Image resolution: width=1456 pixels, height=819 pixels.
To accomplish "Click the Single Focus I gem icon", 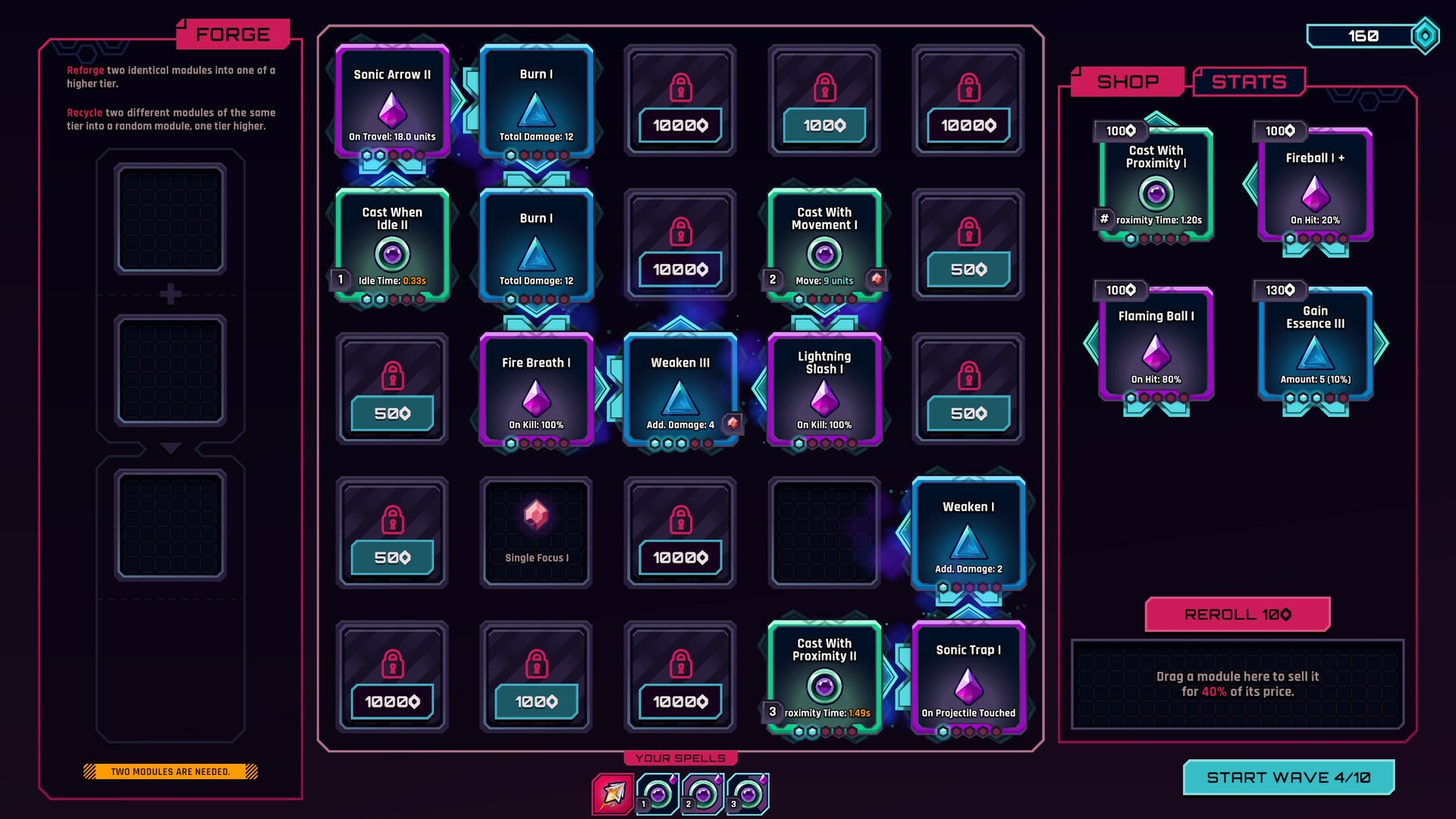I will tap(535, 516).
